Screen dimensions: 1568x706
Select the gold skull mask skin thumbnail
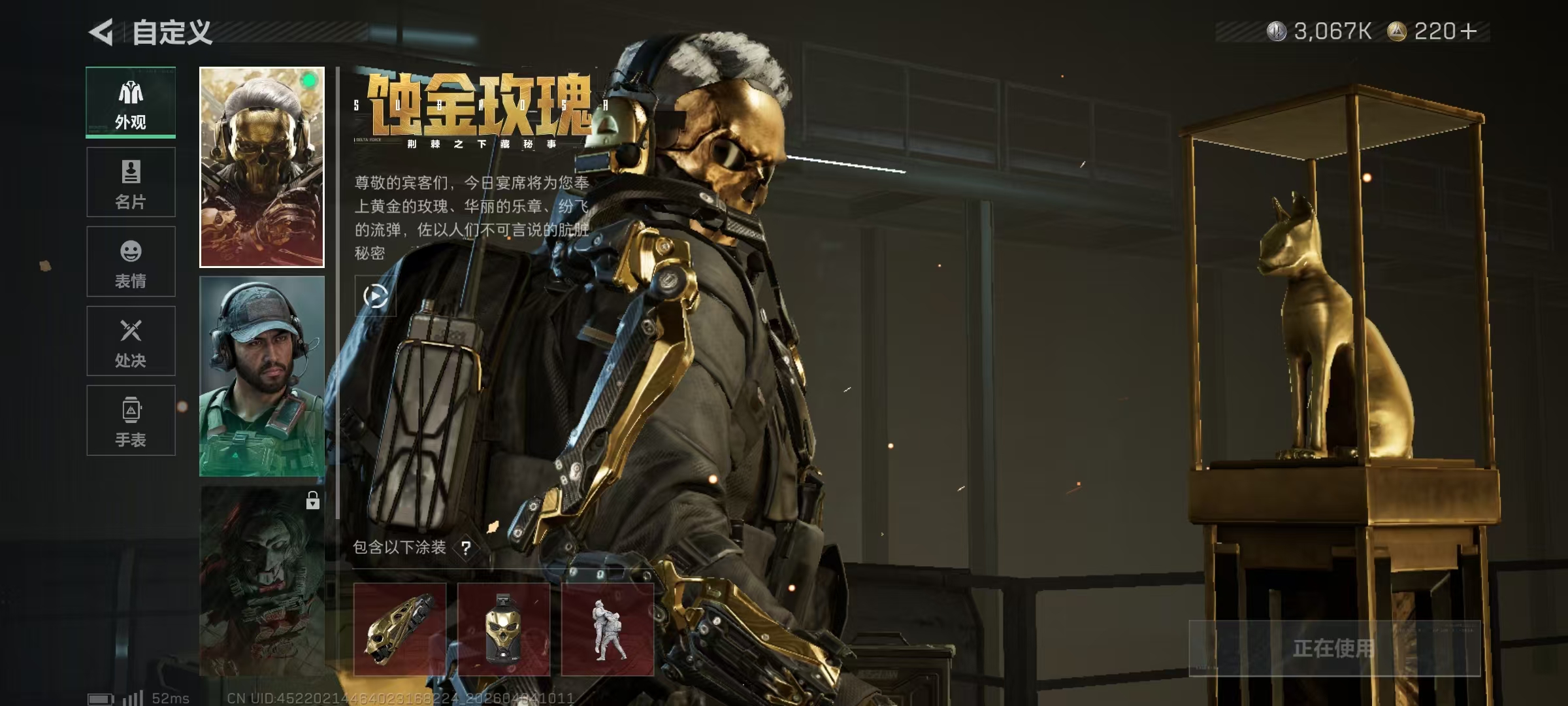click(261, 167)
